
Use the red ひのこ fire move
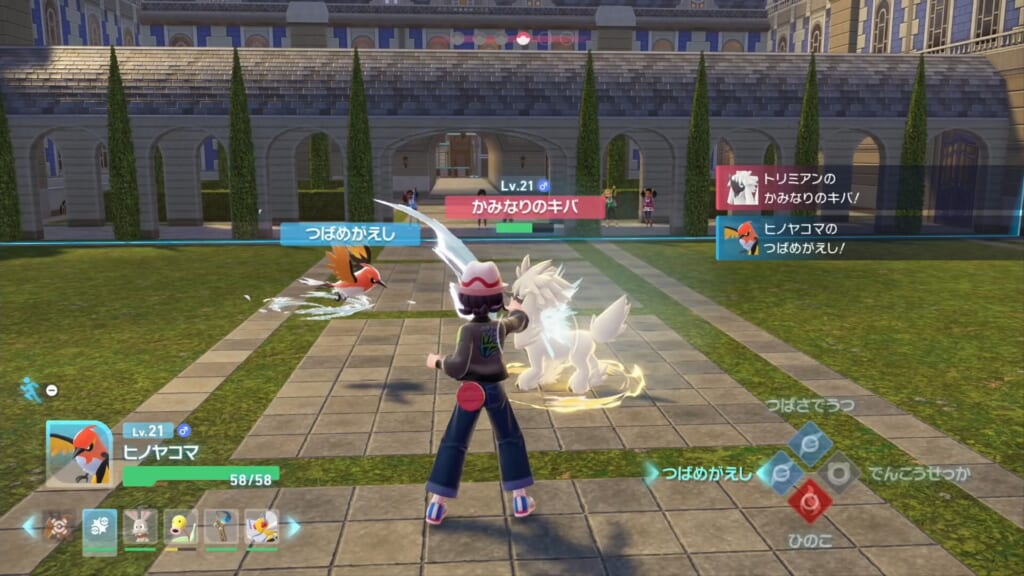point(809,501)
